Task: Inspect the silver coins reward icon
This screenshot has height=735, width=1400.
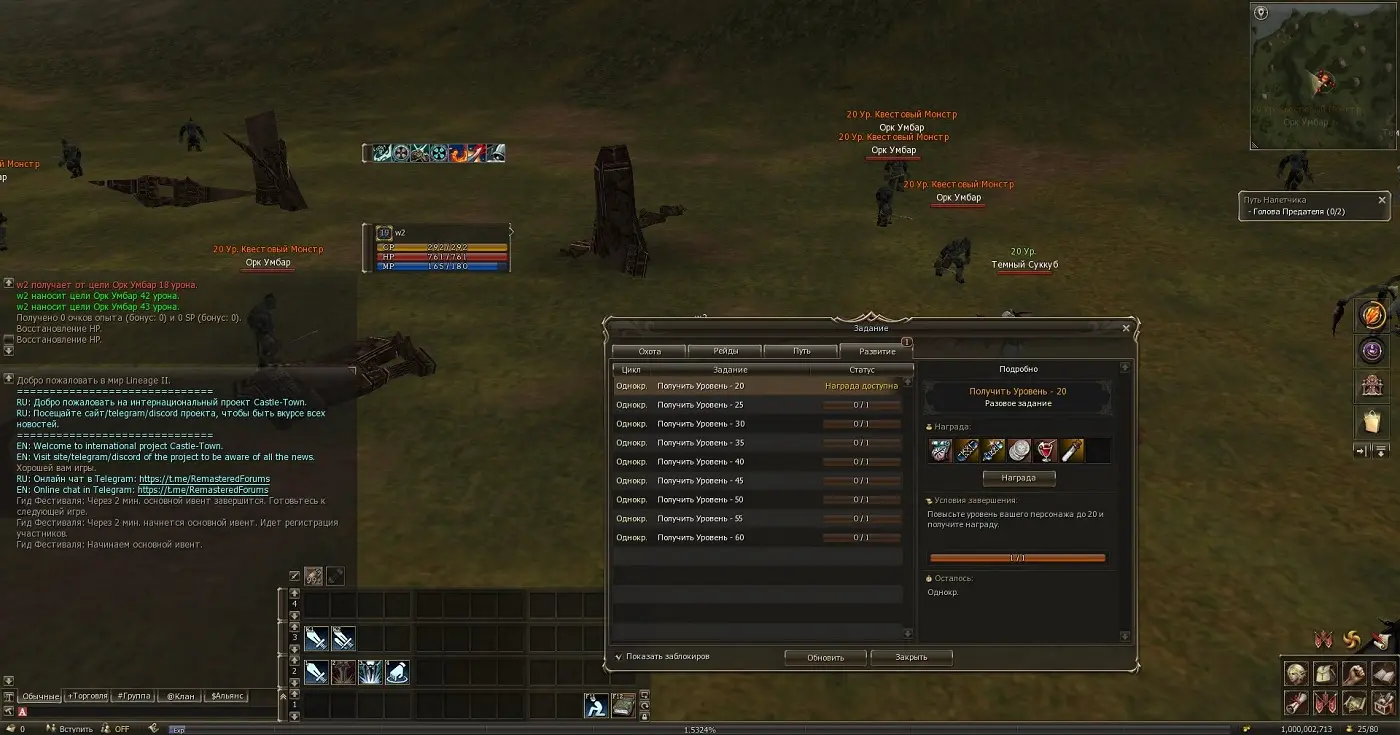Action: (x=1019, y=451)
